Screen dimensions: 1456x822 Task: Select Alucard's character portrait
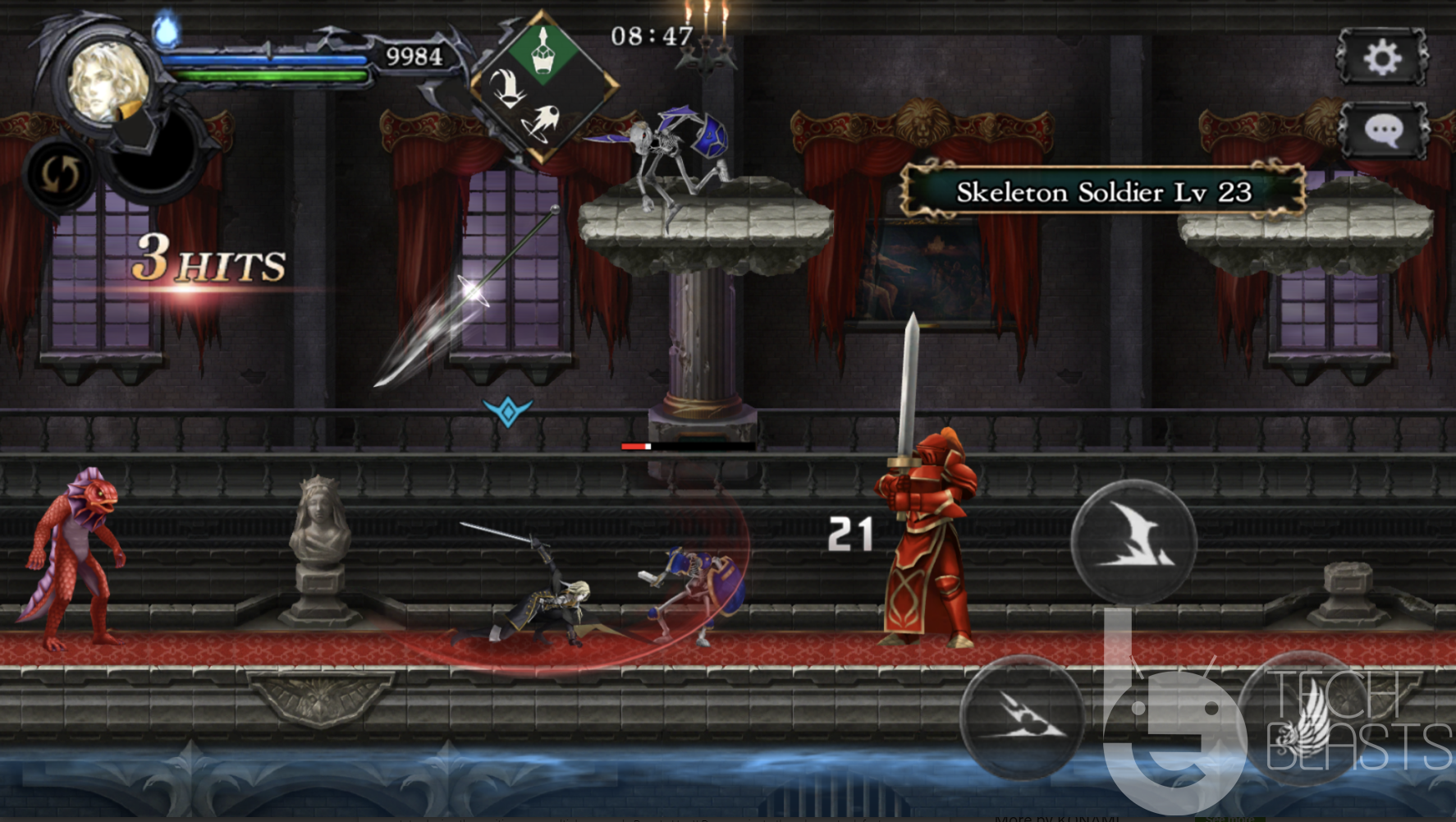coord(108,82)
